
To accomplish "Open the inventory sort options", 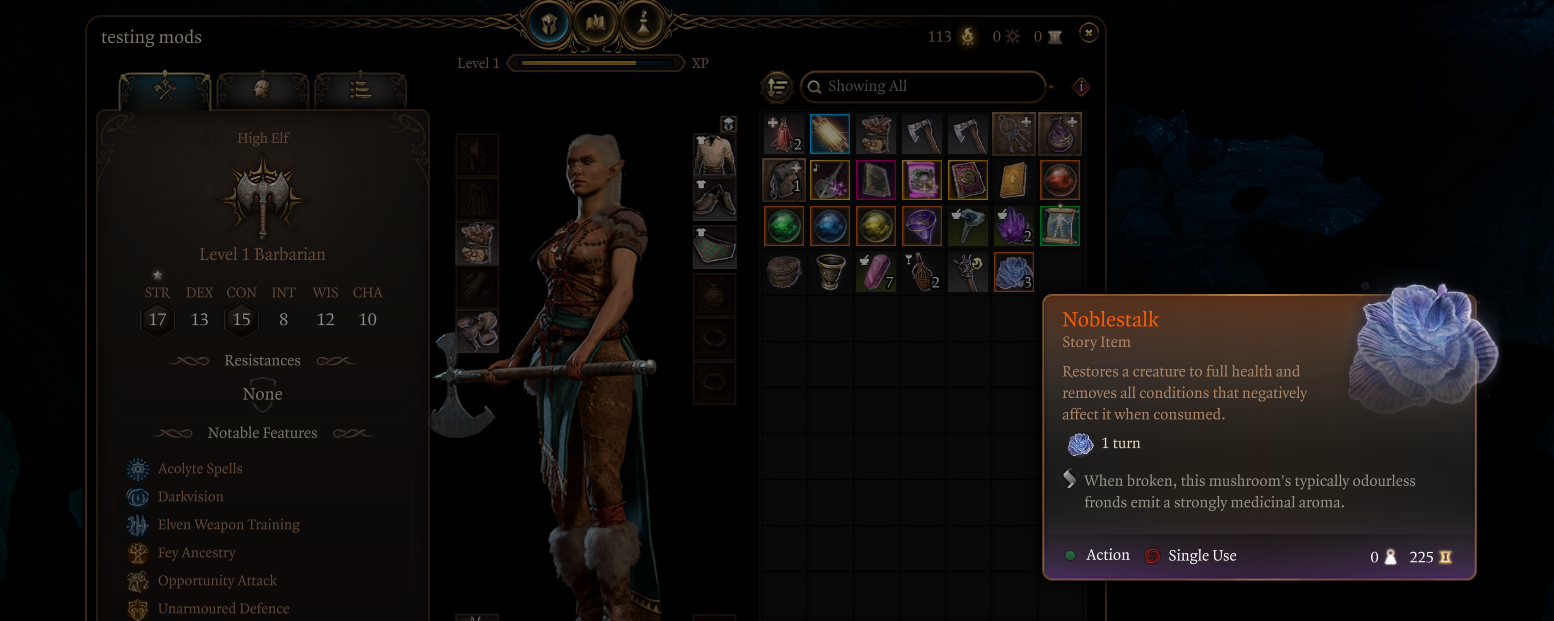I will tap(777, 87).
